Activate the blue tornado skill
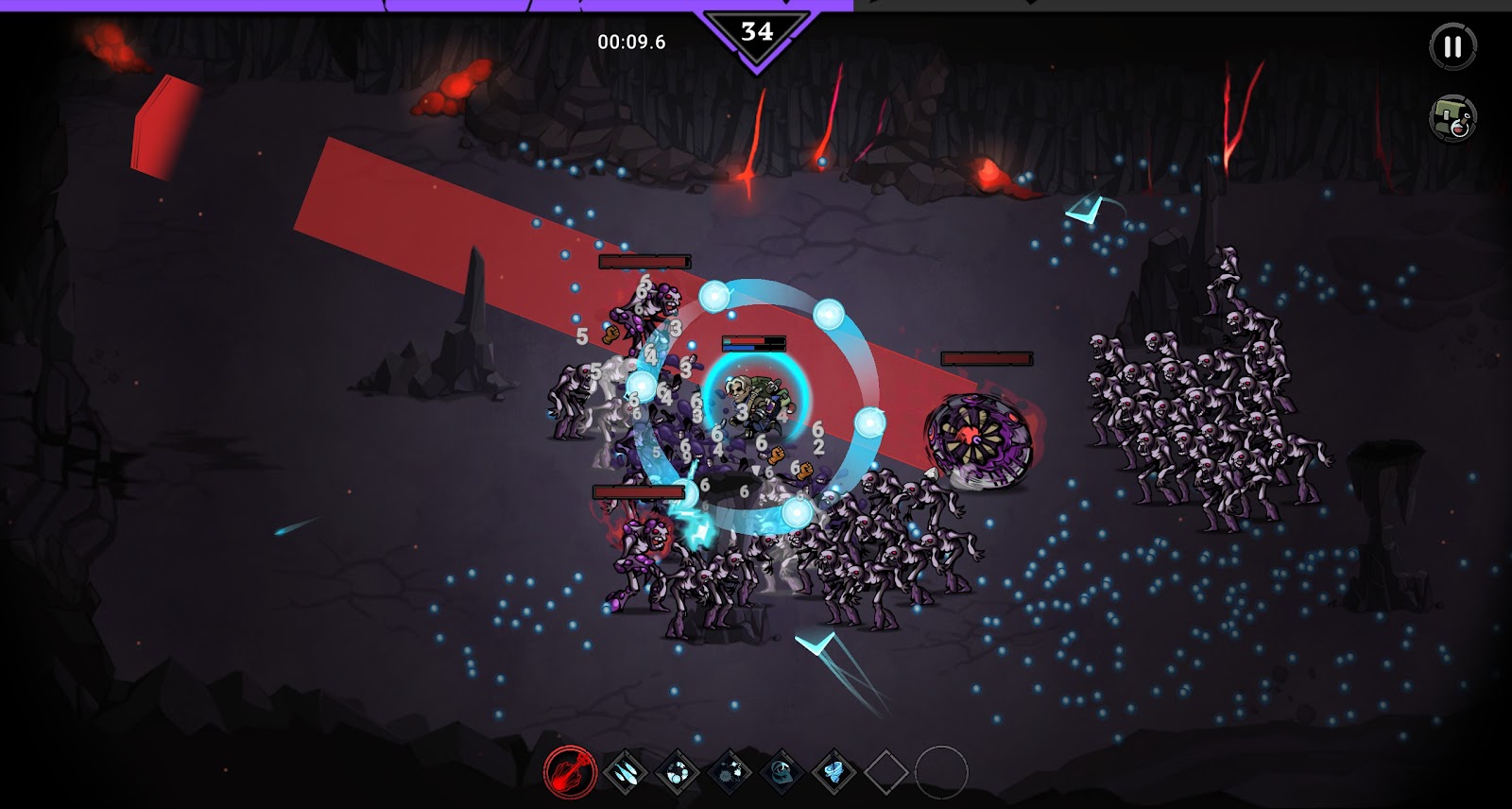 coord(833,772)
